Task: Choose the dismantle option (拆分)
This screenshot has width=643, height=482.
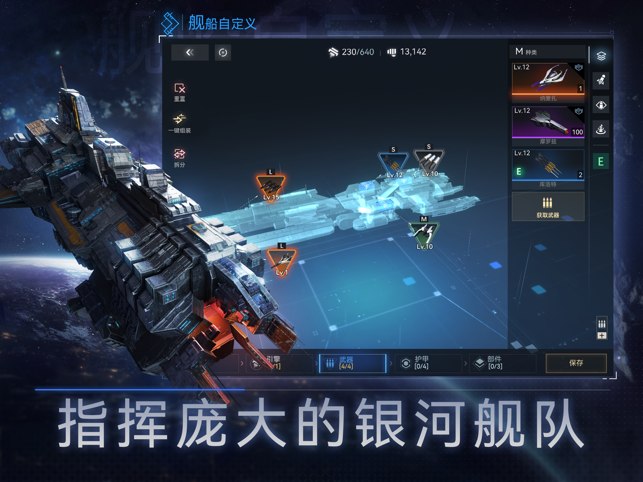Action: [180, 157]
